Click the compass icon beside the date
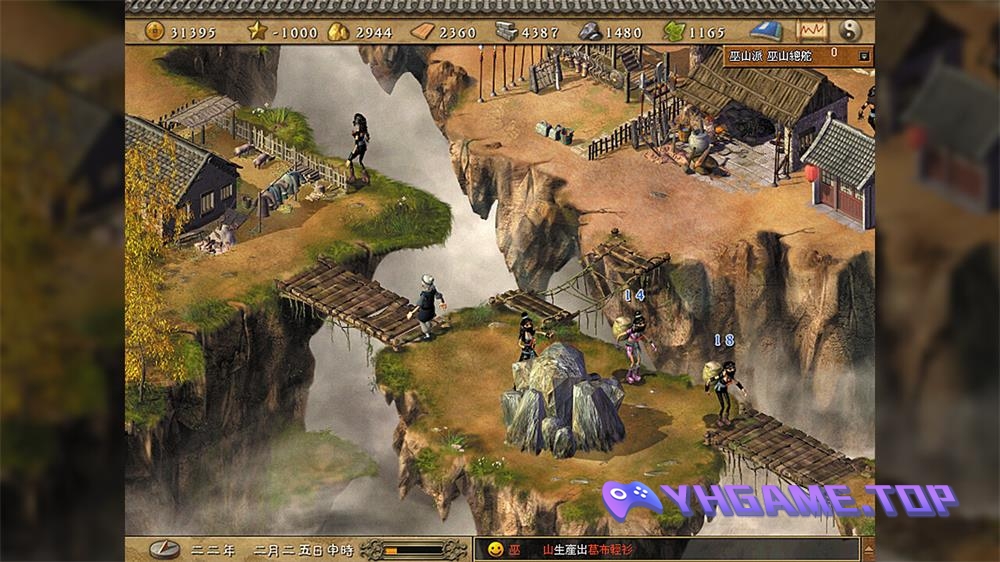 [164, 548]
